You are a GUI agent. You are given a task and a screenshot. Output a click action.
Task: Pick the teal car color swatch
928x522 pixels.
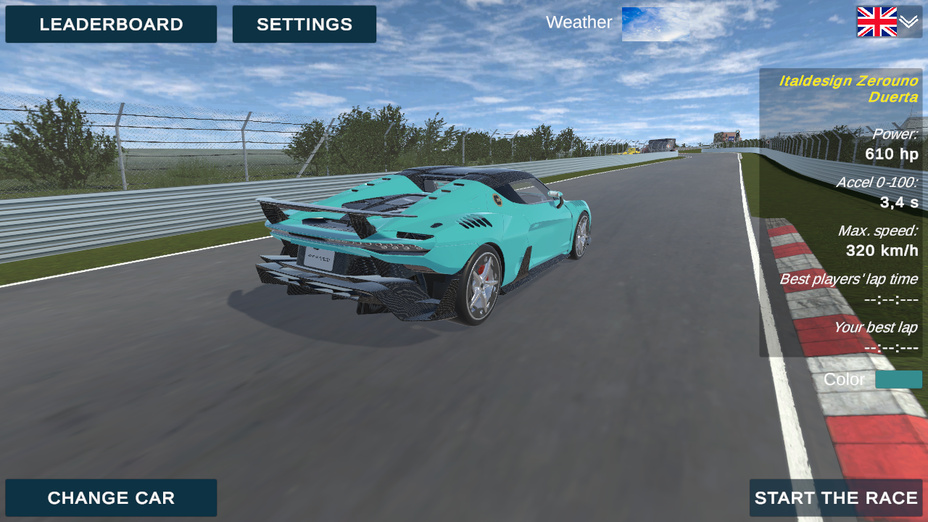pos(898,380)
